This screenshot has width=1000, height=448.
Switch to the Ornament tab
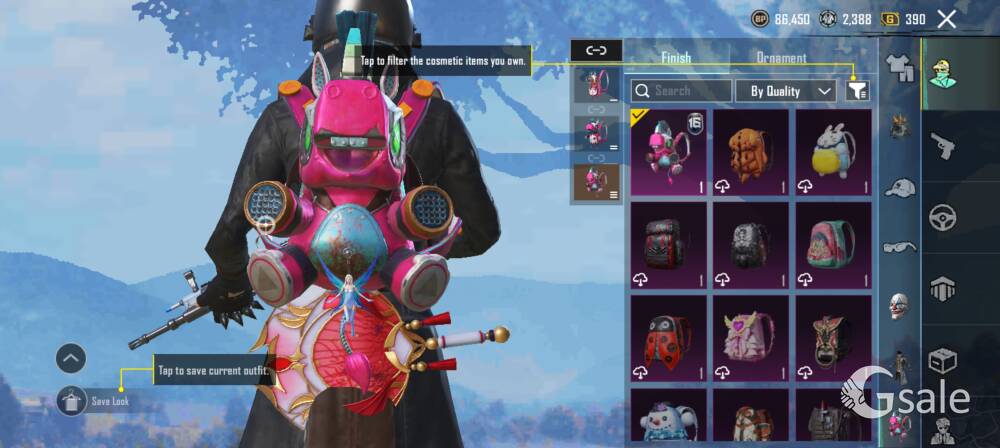[x=781, y=58]
